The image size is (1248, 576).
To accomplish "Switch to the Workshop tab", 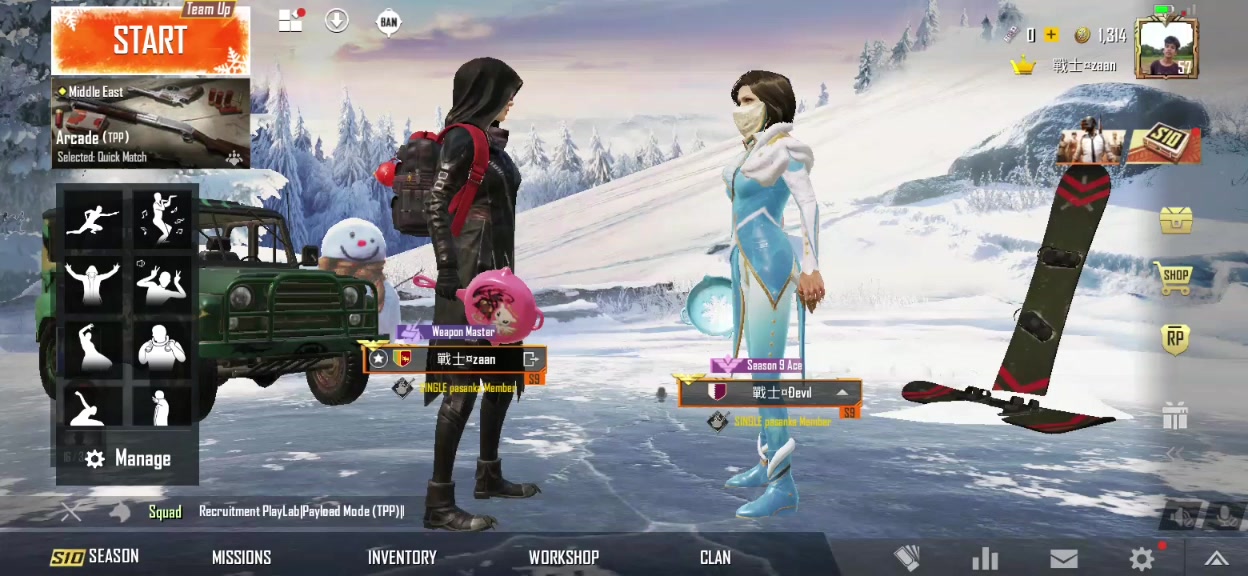I will (x=563, y=557).
